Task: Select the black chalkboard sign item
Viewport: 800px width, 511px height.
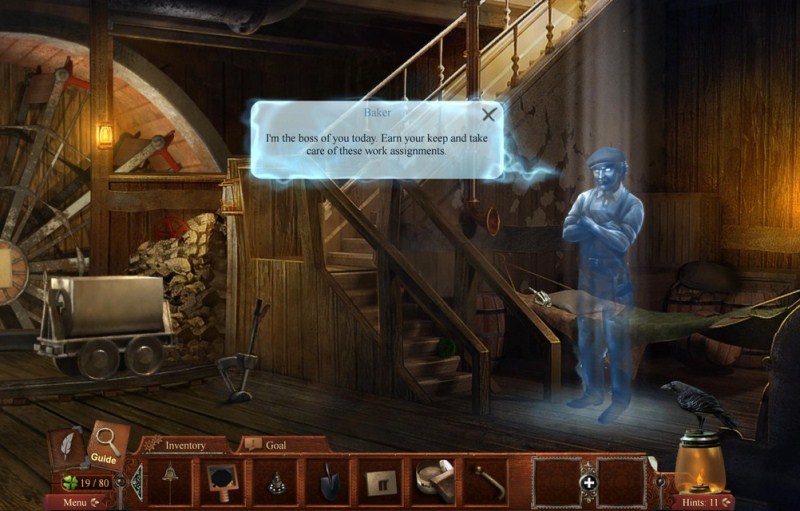Action: (x=221, y=480)
